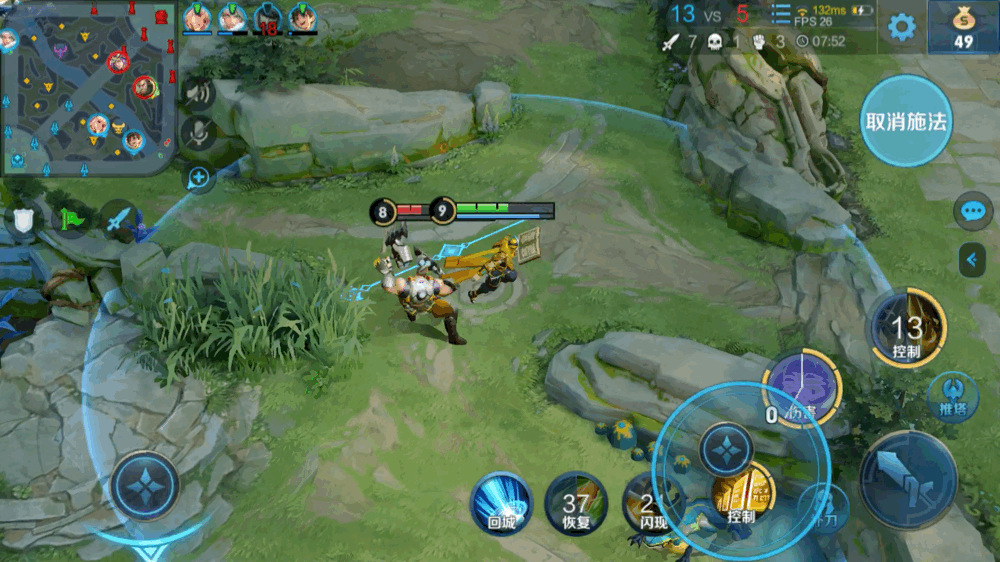
Task: Activate the golden 控制 skill on cooldown 13
Action: pos(907,327)
